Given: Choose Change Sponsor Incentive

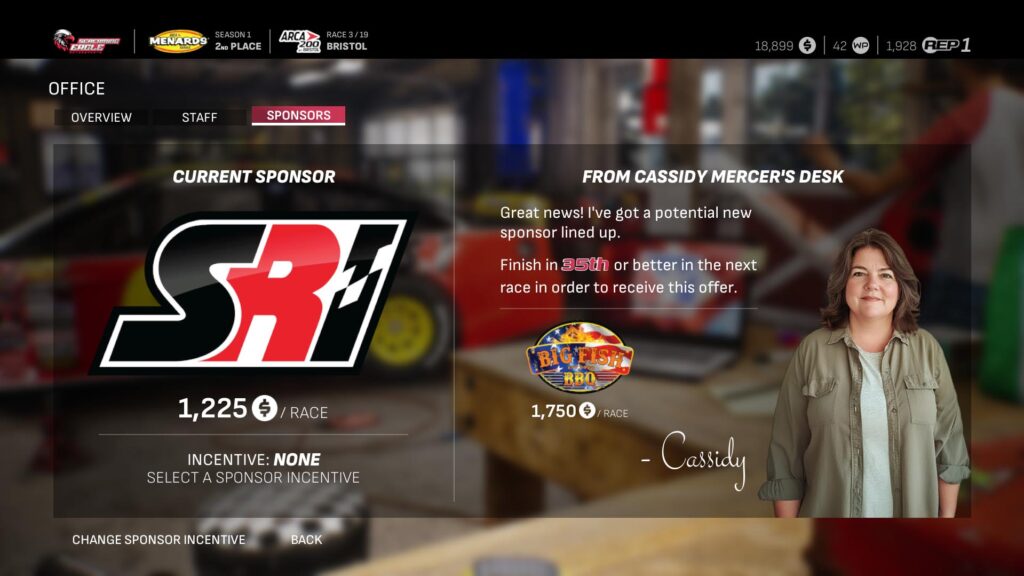Looking at the screenshot, I should (x=158, y=540).
